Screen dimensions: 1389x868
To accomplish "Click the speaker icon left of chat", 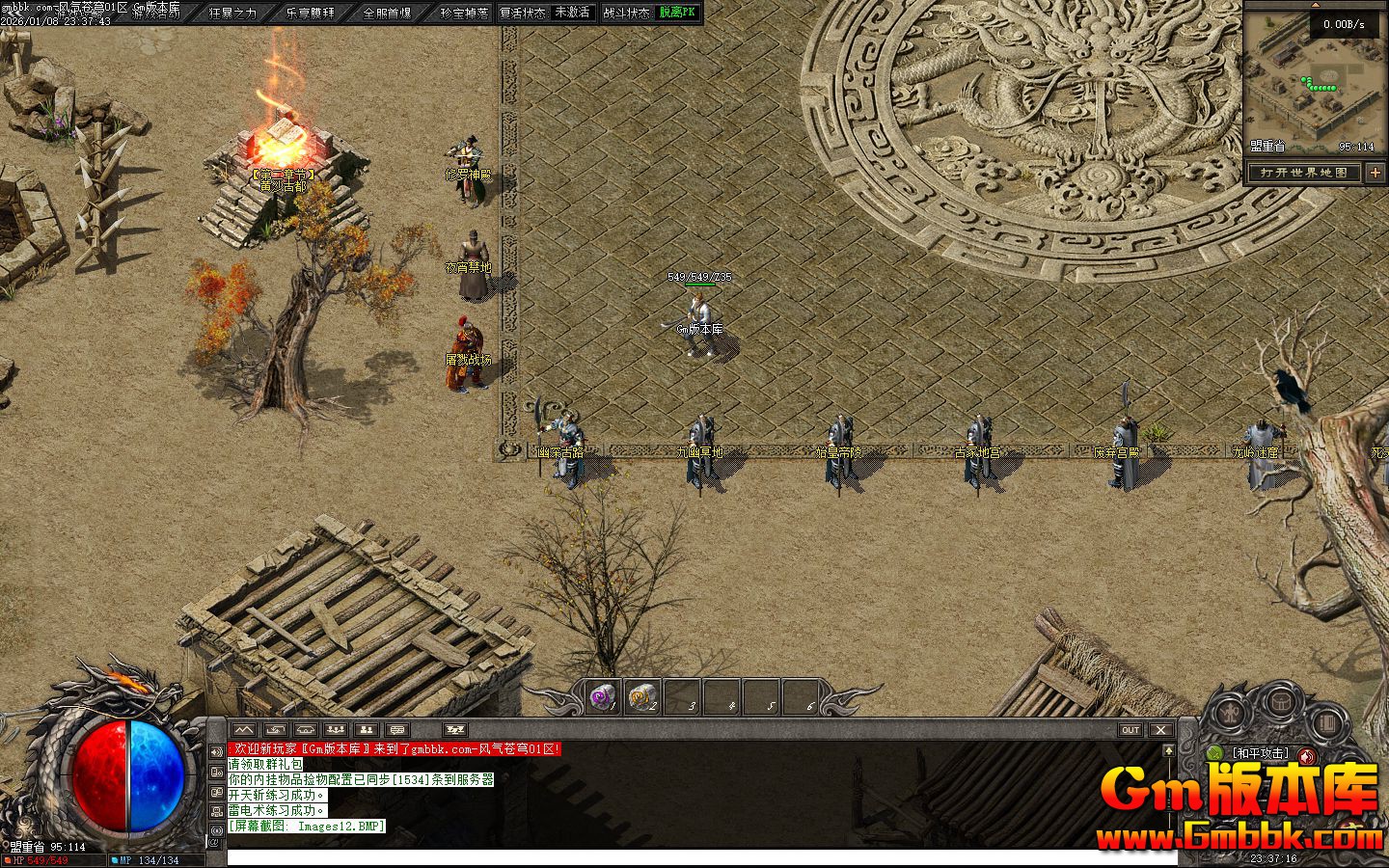I will (x=216, y=752).
